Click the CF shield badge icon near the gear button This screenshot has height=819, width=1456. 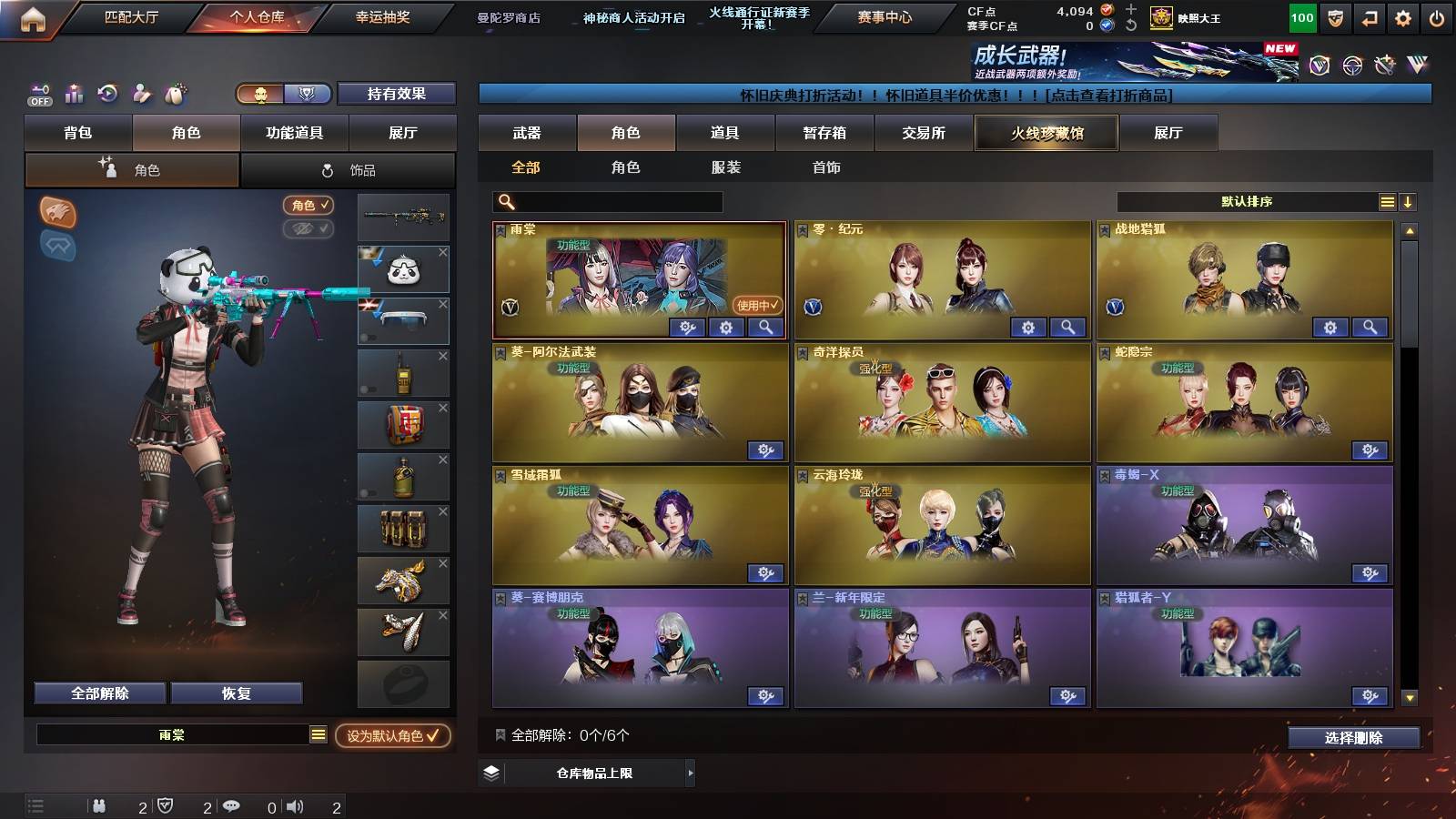[1338, 15]
